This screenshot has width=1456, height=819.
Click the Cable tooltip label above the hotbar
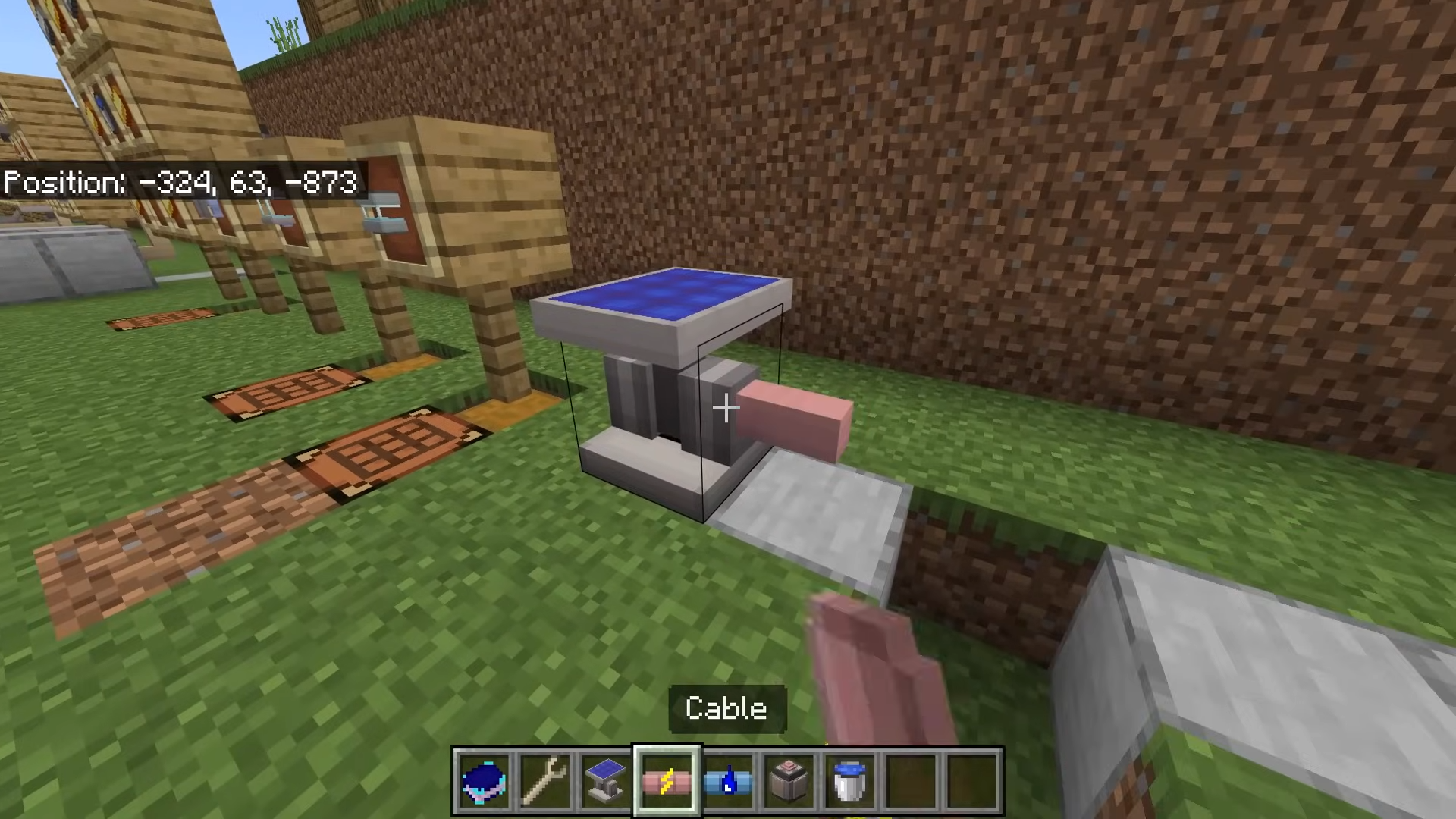pyautogui.click(x=726, y=708)
